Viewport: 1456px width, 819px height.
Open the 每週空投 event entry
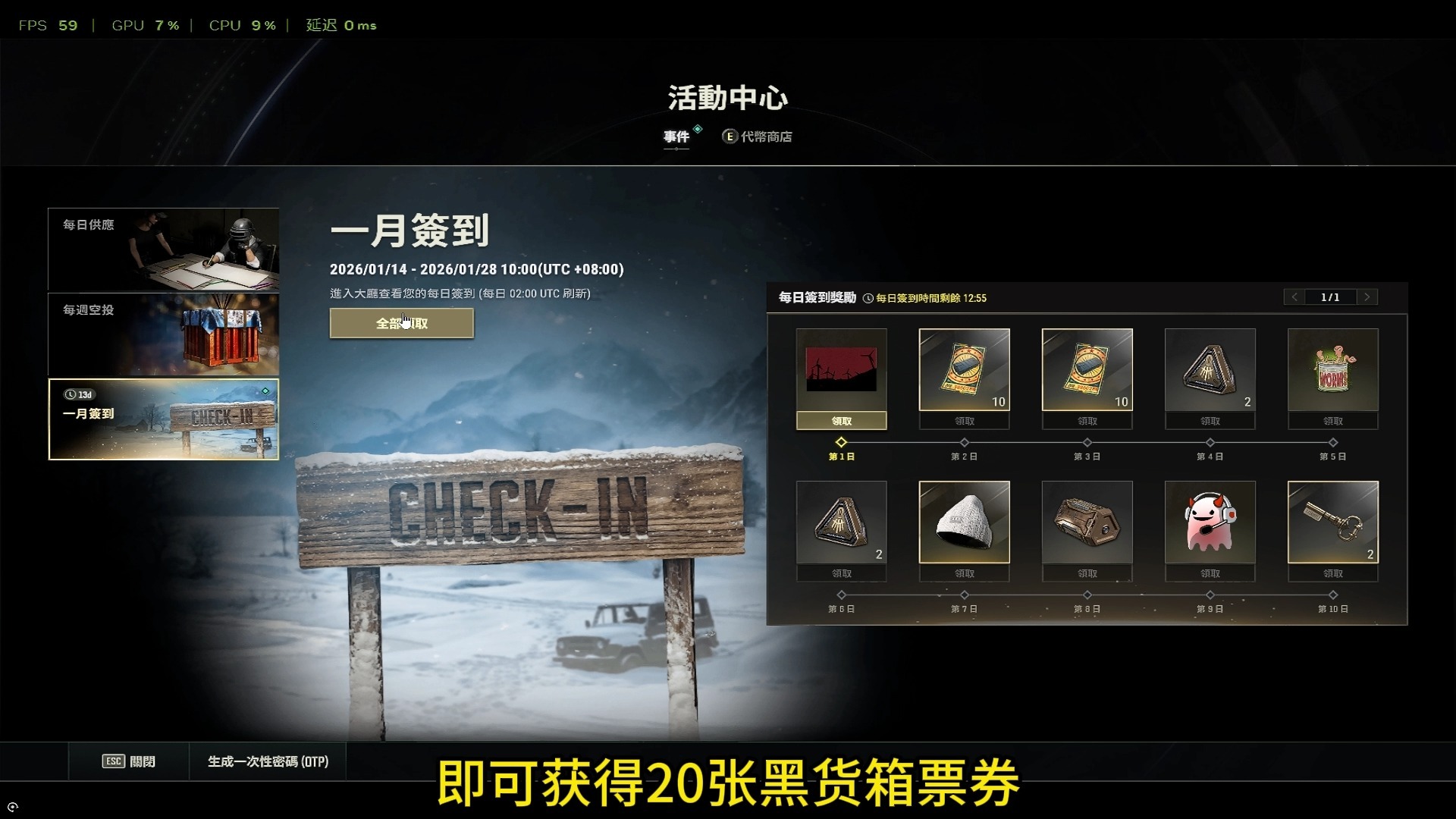(x=163, y=334)
